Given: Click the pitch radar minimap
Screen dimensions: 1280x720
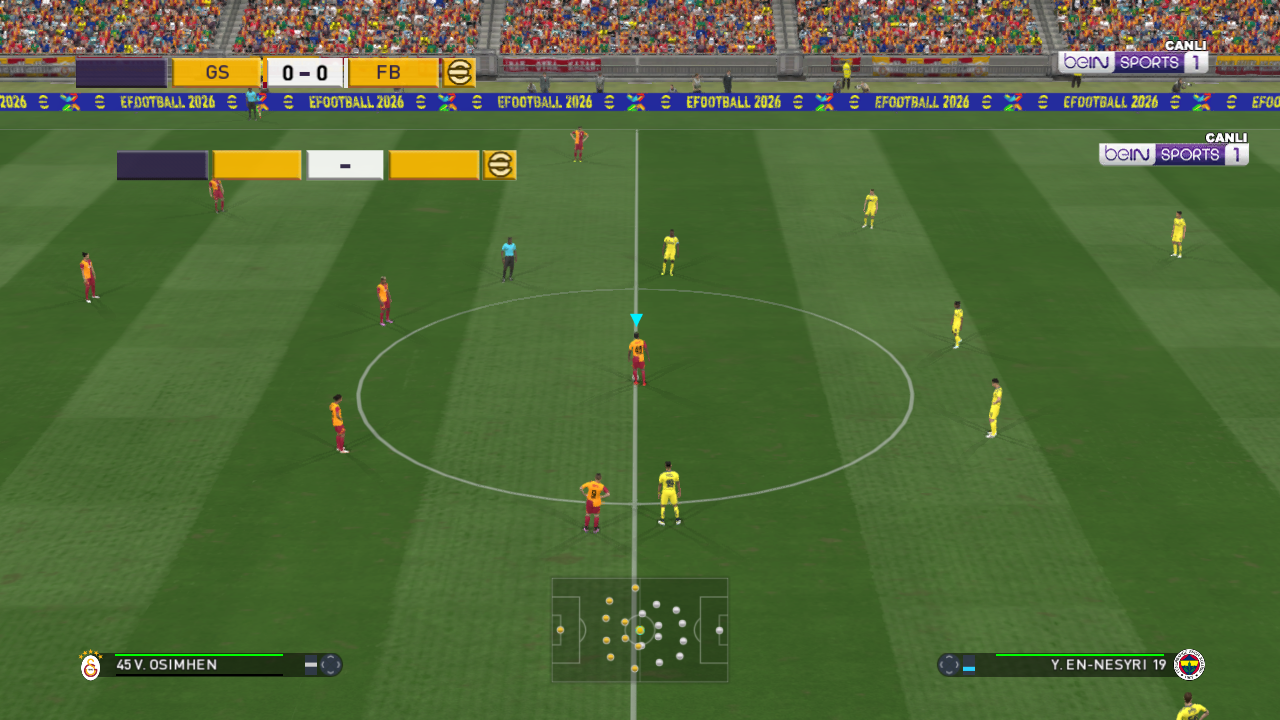Looking at the screenshot, I should [x=640, y=630].
